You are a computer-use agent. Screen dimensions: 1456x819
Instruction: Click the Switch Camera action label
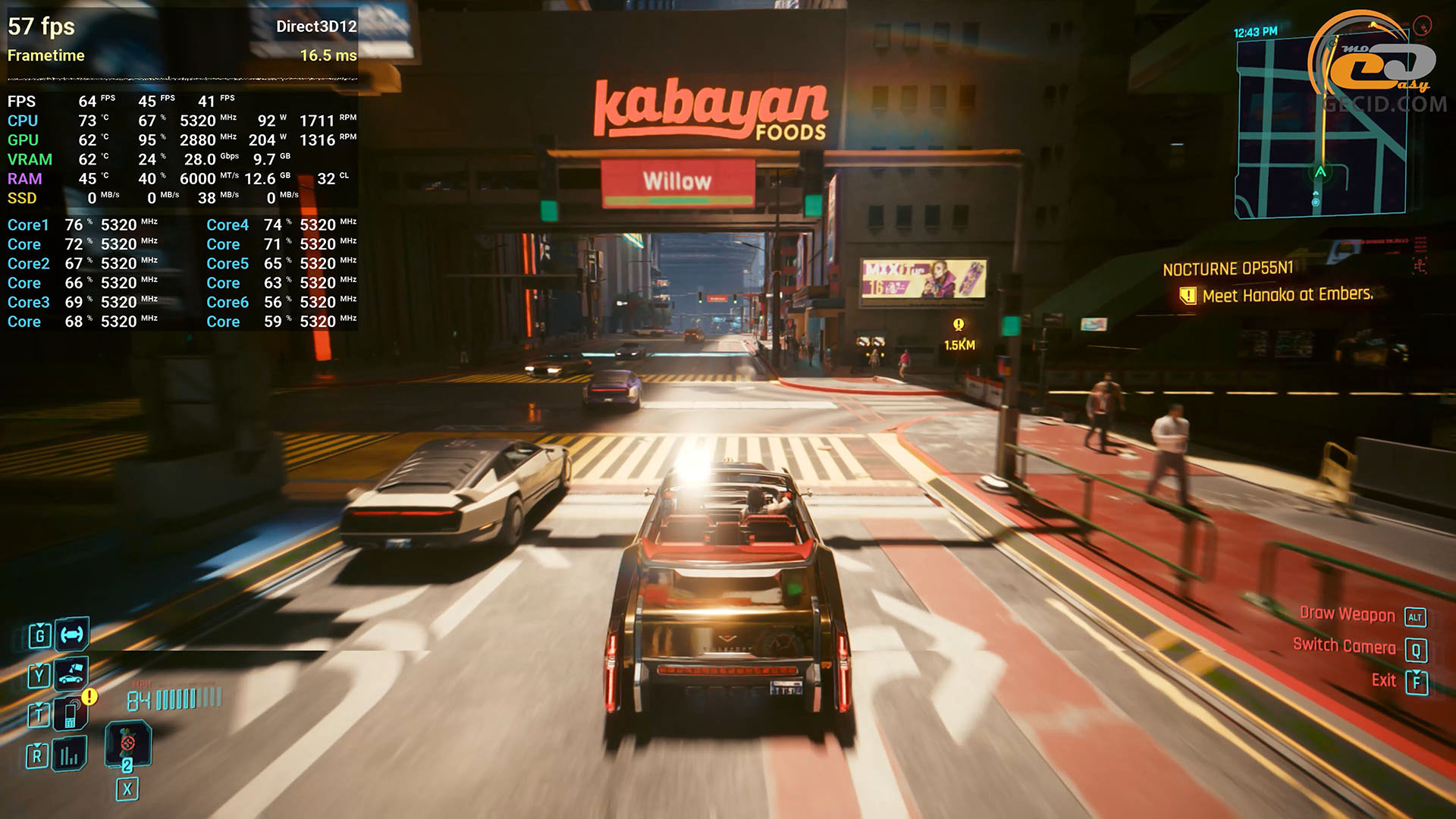click(1344, 646)
